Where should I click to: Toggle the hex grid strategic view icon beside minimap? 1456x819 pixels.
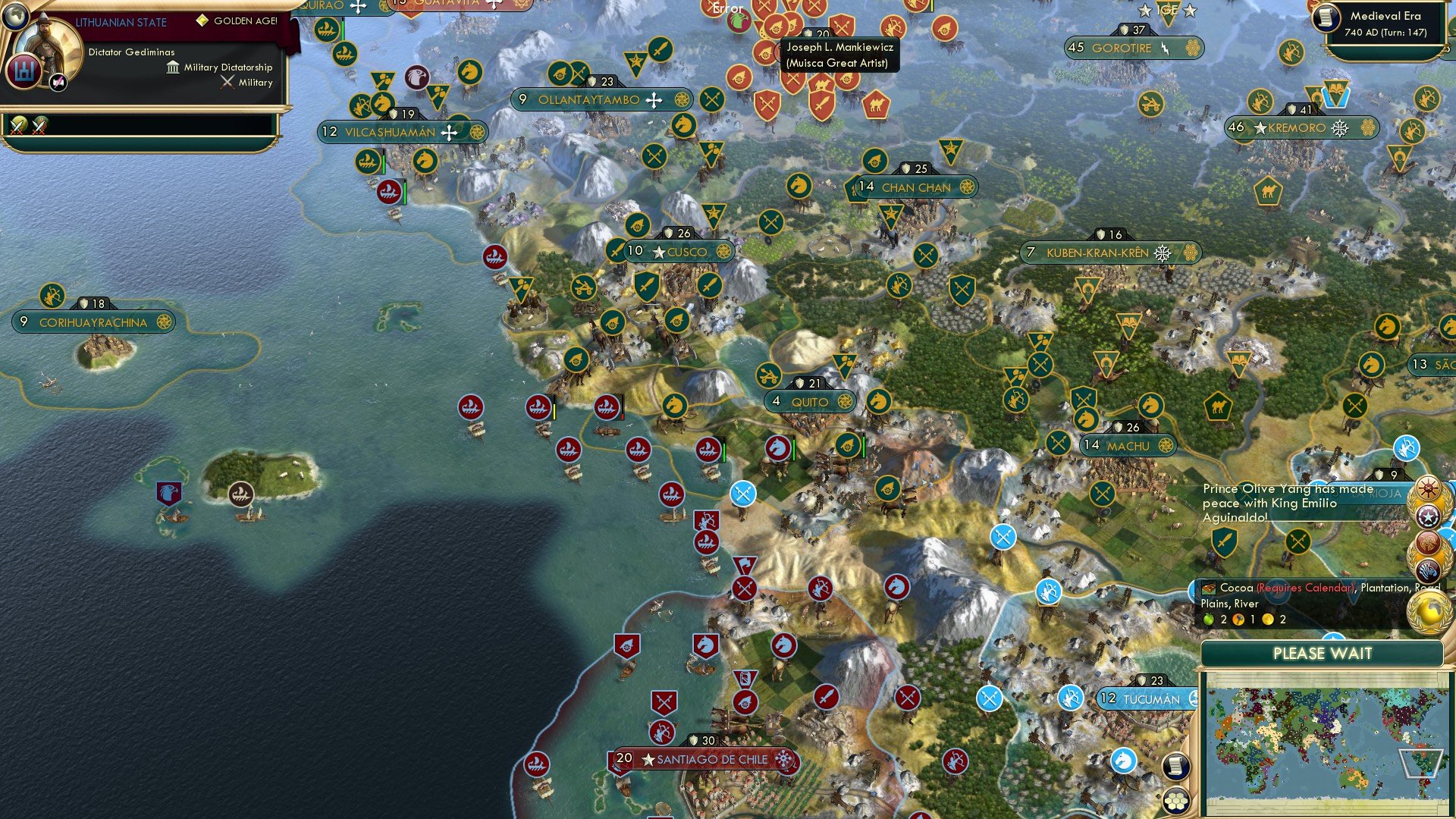pos(1176,800)
